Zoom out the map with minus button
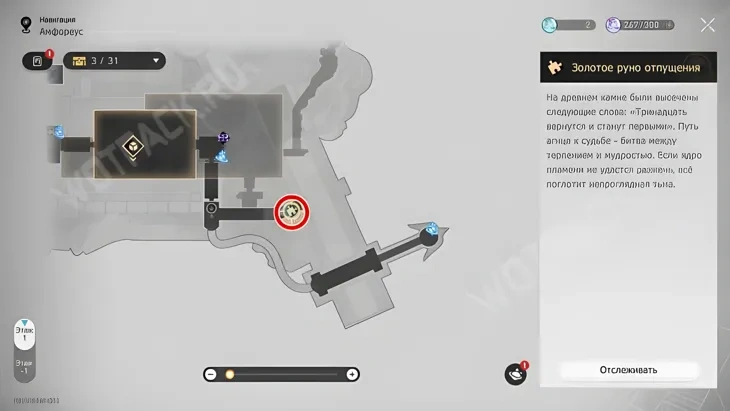 pos(211,374)
